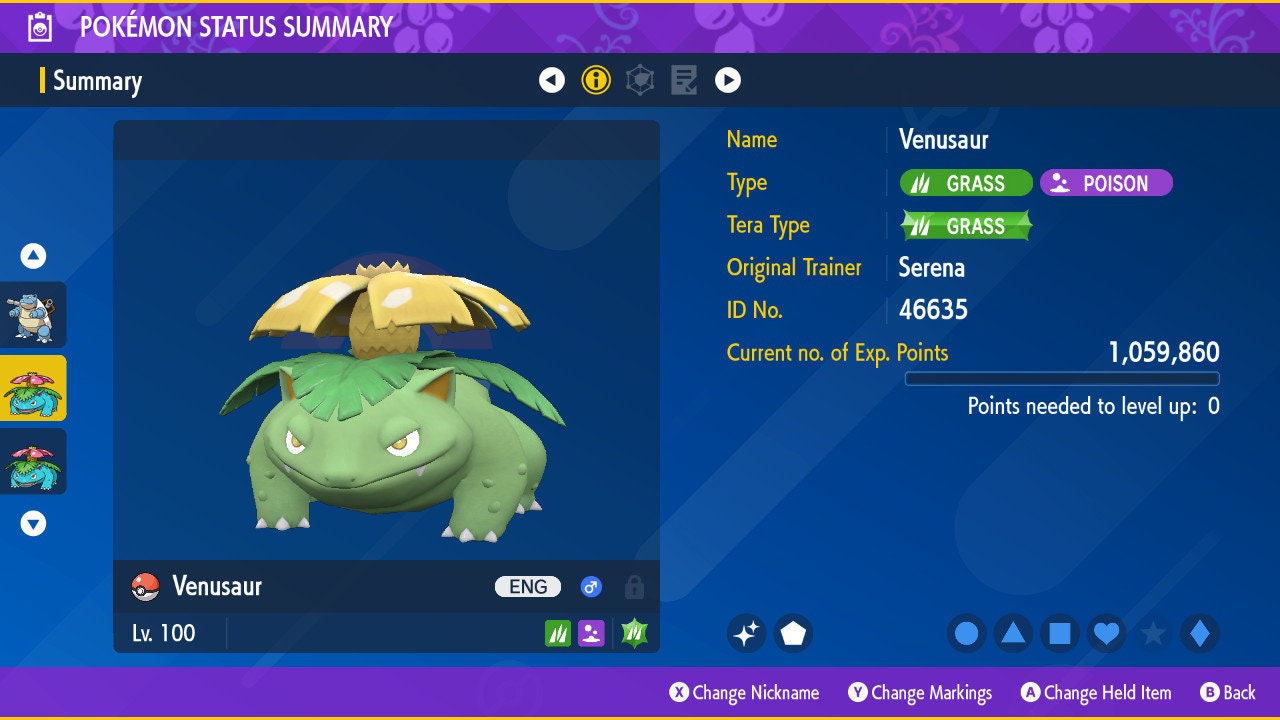Click the shiny sparkle icon
The image size is (1280, 720).
746,633
